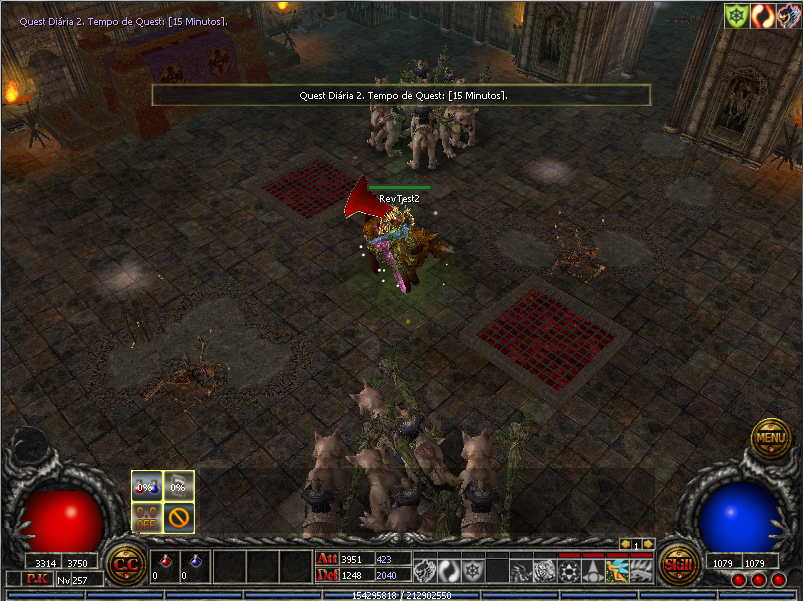803x601 pixels.
Task: Click the 0% scroll setting icon
Action: 178,486
